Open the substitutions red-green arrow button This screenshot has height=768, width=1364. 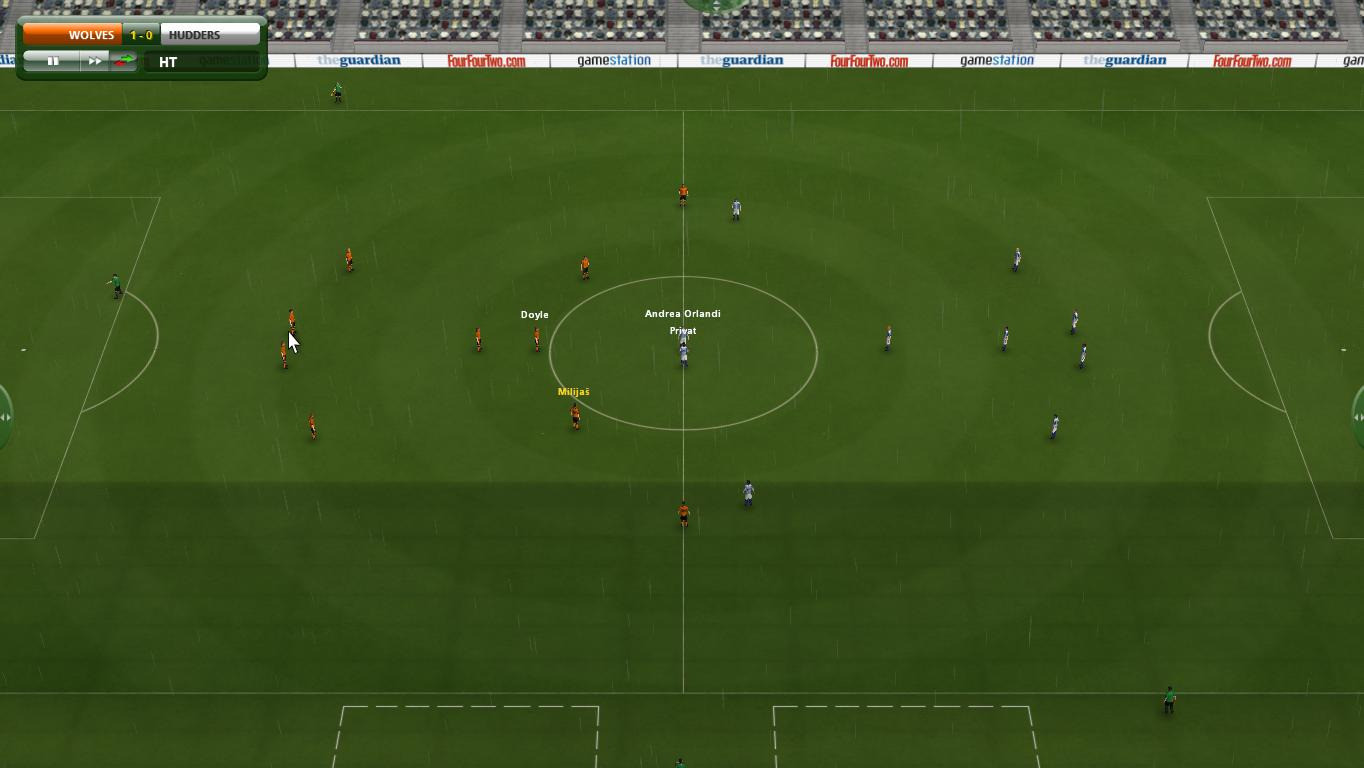click(x=124, y=62)
